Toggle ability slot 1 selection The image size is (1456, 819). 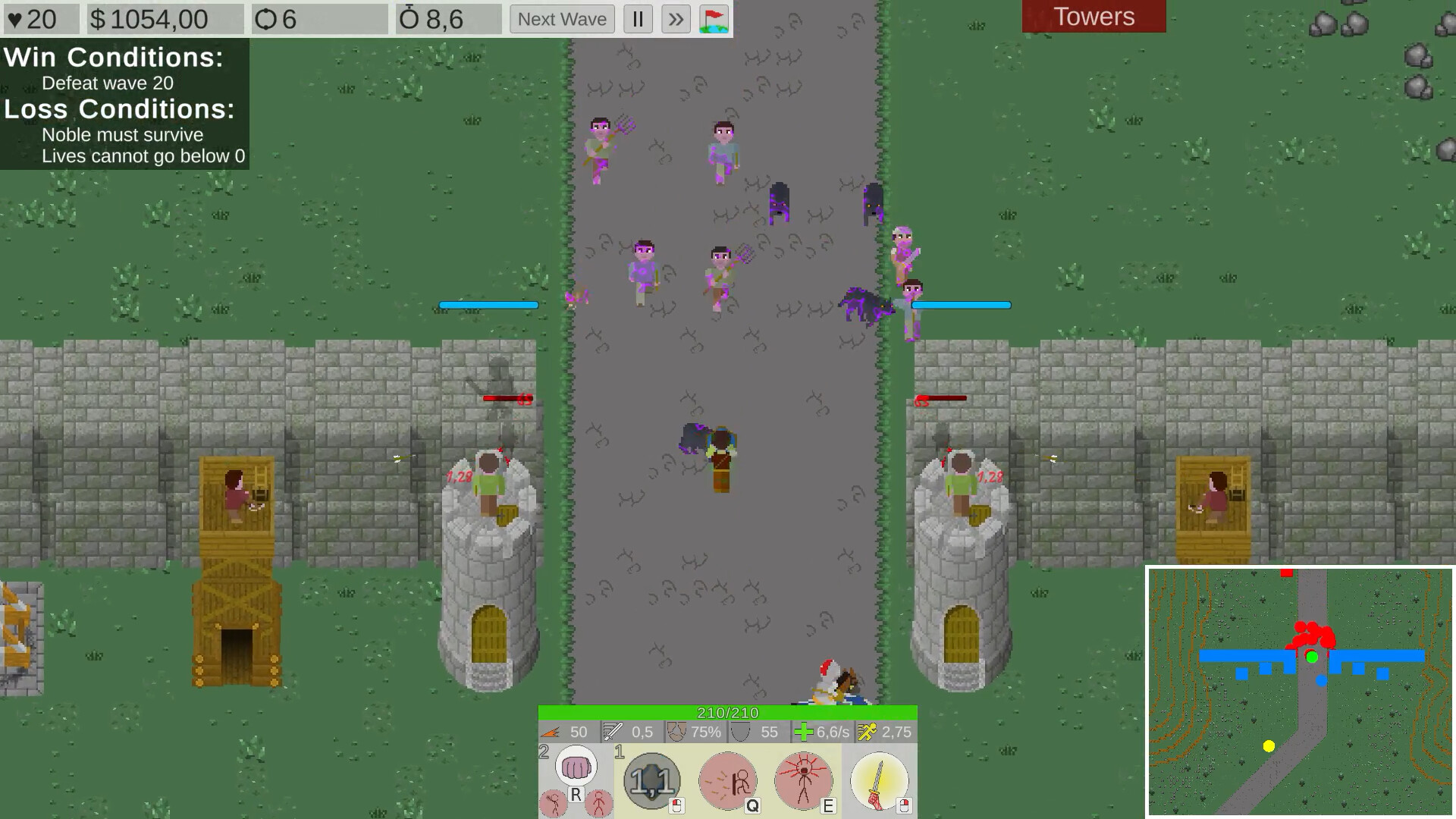(620, 752)
